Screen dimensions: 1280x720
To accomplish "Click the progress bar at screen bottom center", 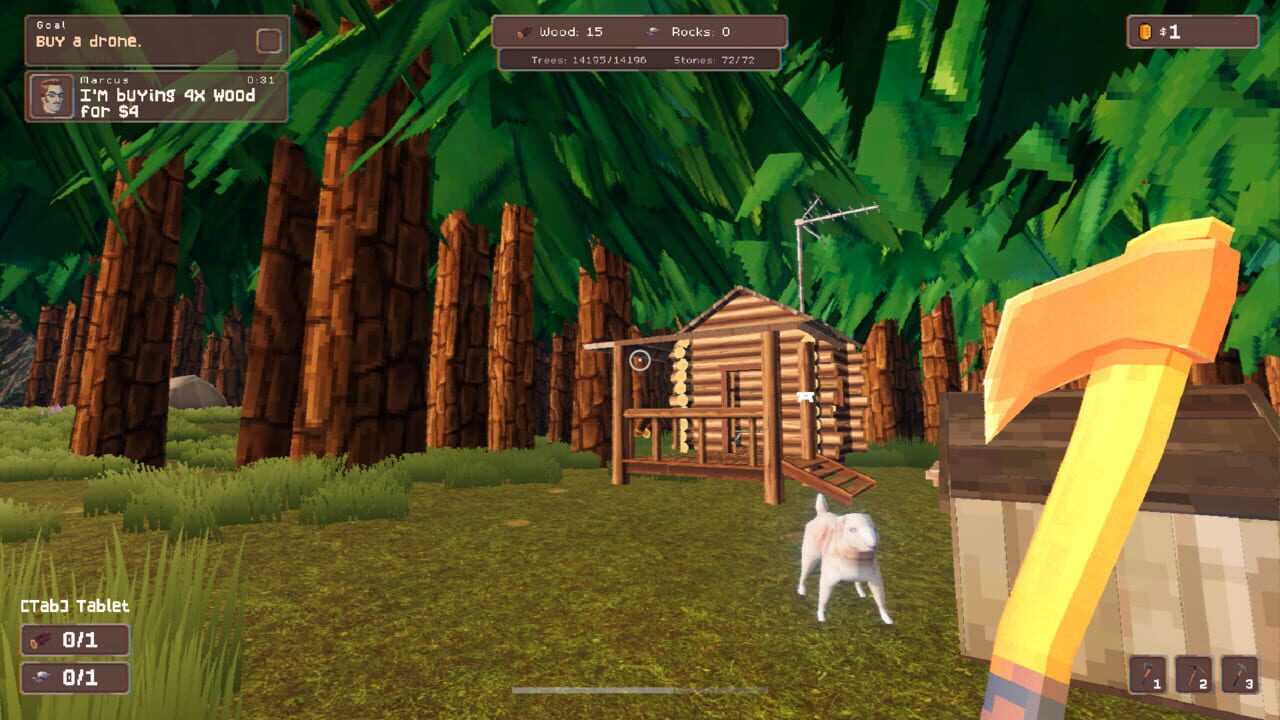I will tap(640, 688).
